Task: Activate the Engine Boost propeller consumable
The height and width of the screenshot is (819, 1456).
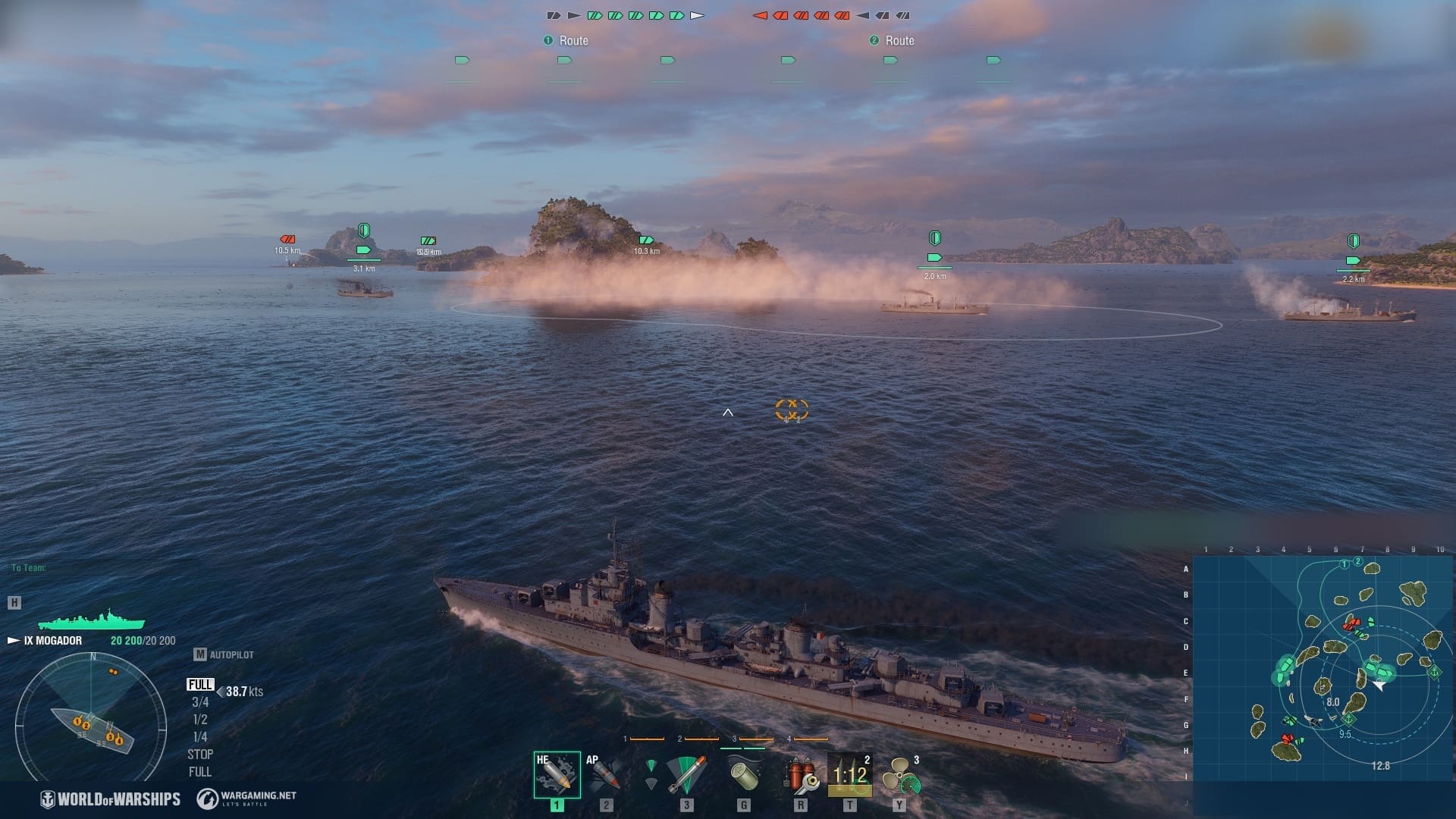Action: click(900, 774)
